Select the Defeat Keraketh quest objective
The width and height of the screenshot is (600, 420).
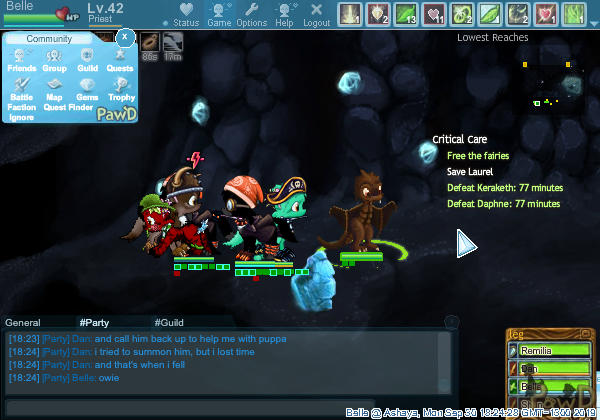click(x=504, y=188)
